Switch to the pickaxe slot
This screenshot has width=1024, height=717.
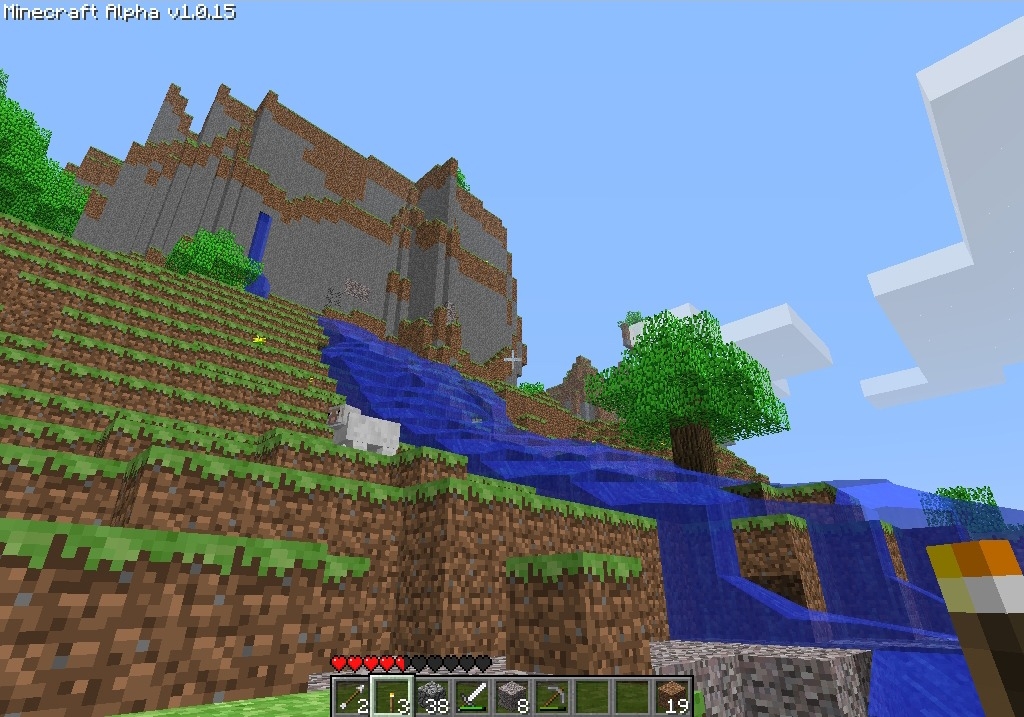coord(551,696)
